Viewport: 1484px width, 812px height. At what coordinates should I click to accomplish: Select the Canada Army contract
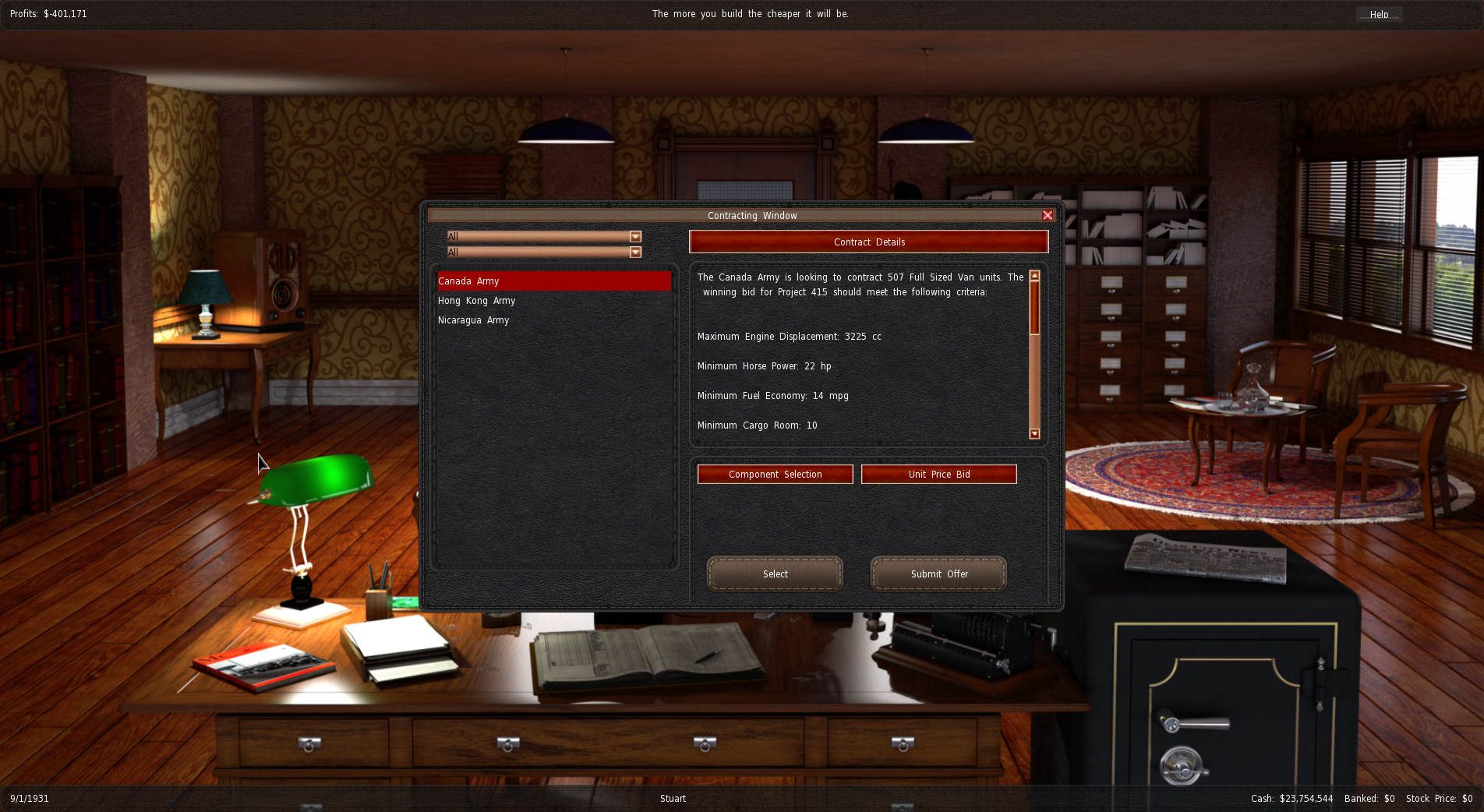[553, 281]
